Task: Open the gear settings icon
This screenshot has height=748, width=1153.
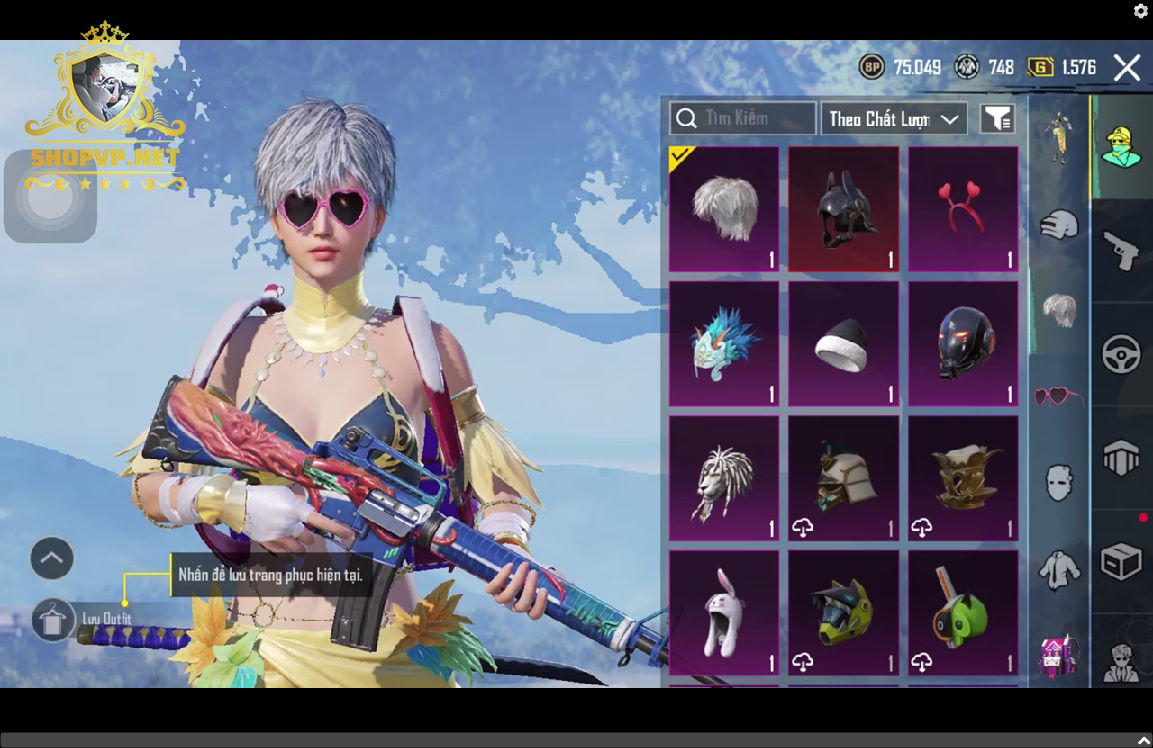Action: pyautogui.click(x=1141, y=11)
